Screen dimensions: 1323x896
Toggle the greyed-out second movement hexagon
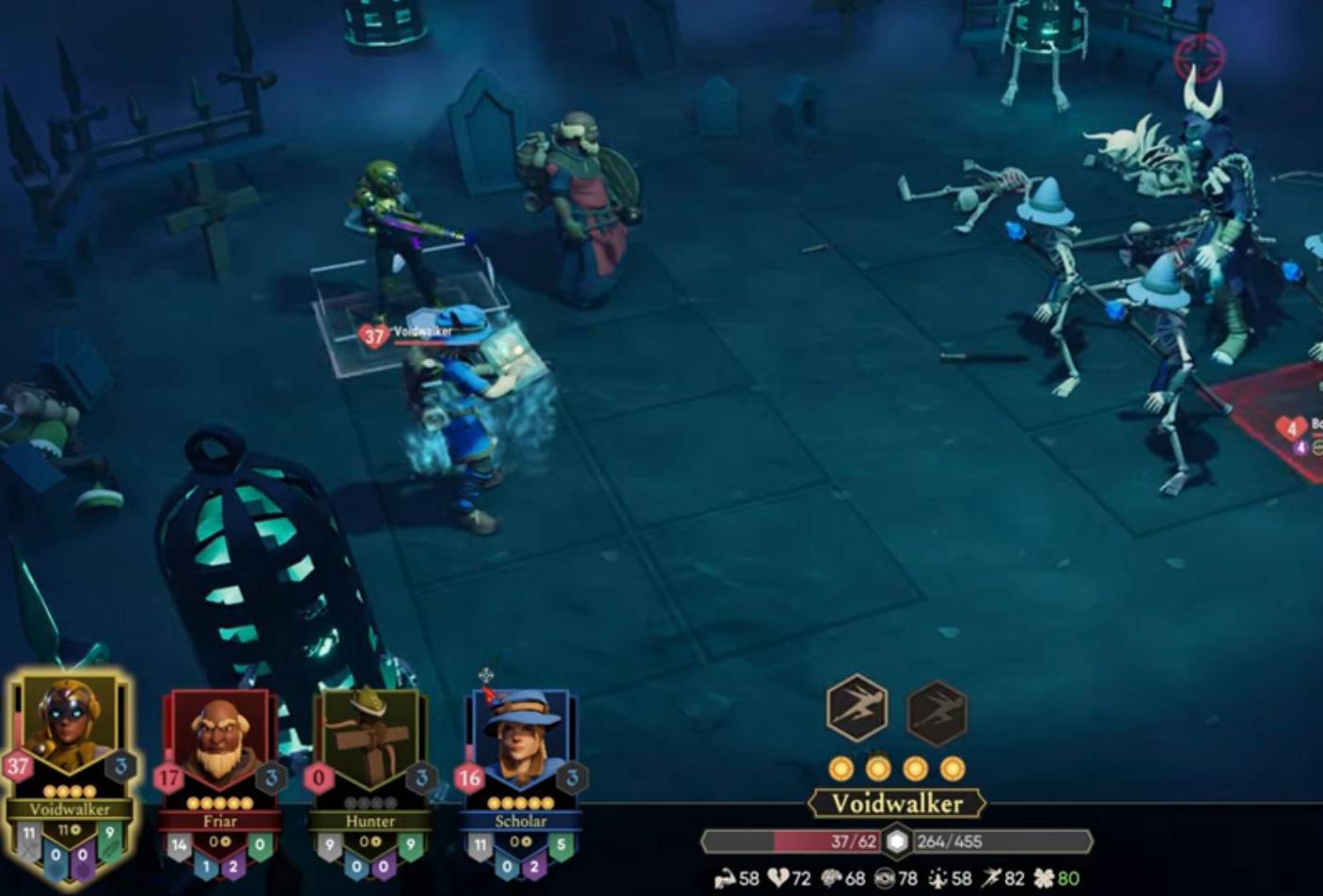(x=936, y=712)
